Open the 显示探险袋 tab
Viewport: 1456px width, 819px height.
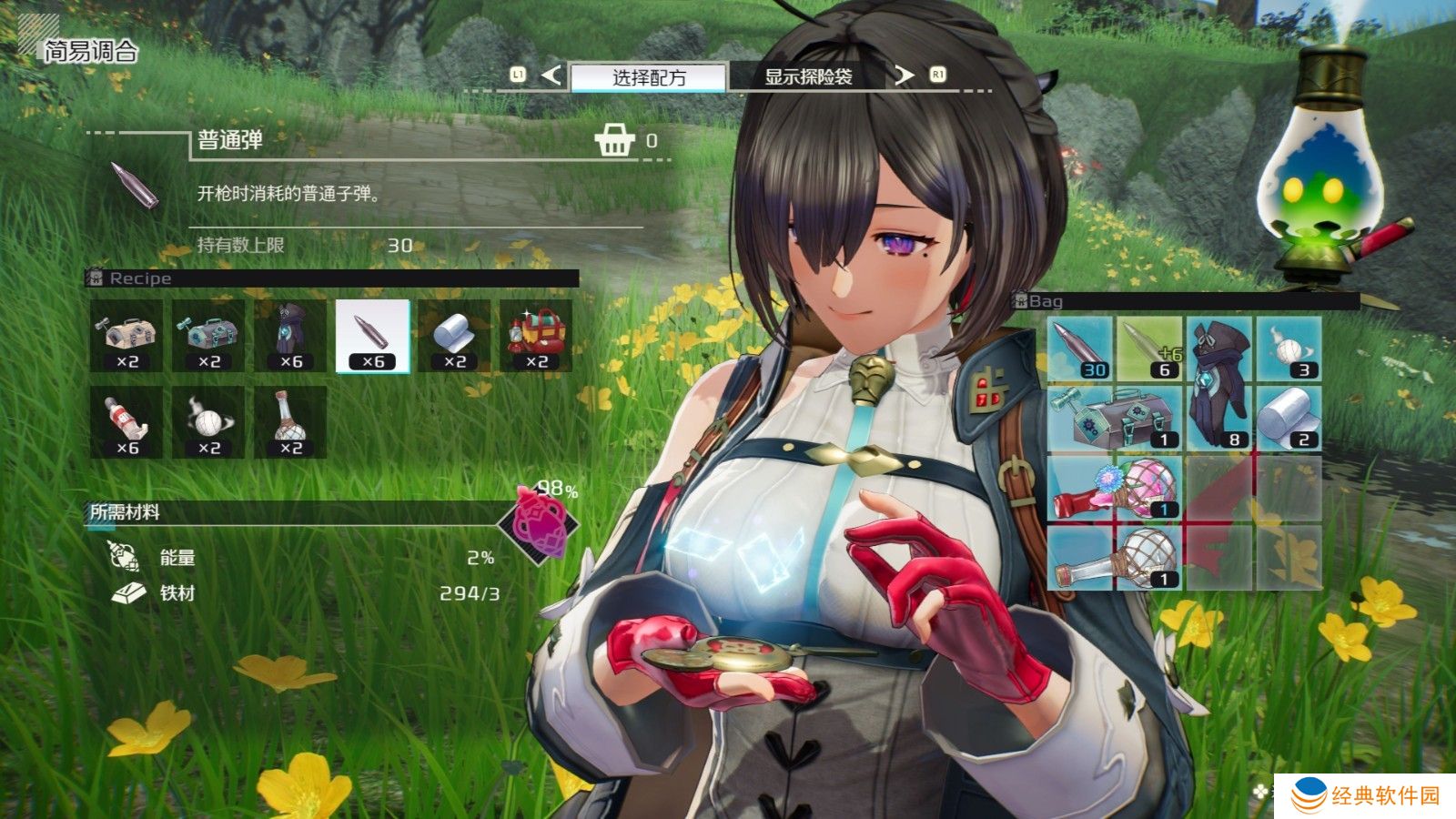807,77
